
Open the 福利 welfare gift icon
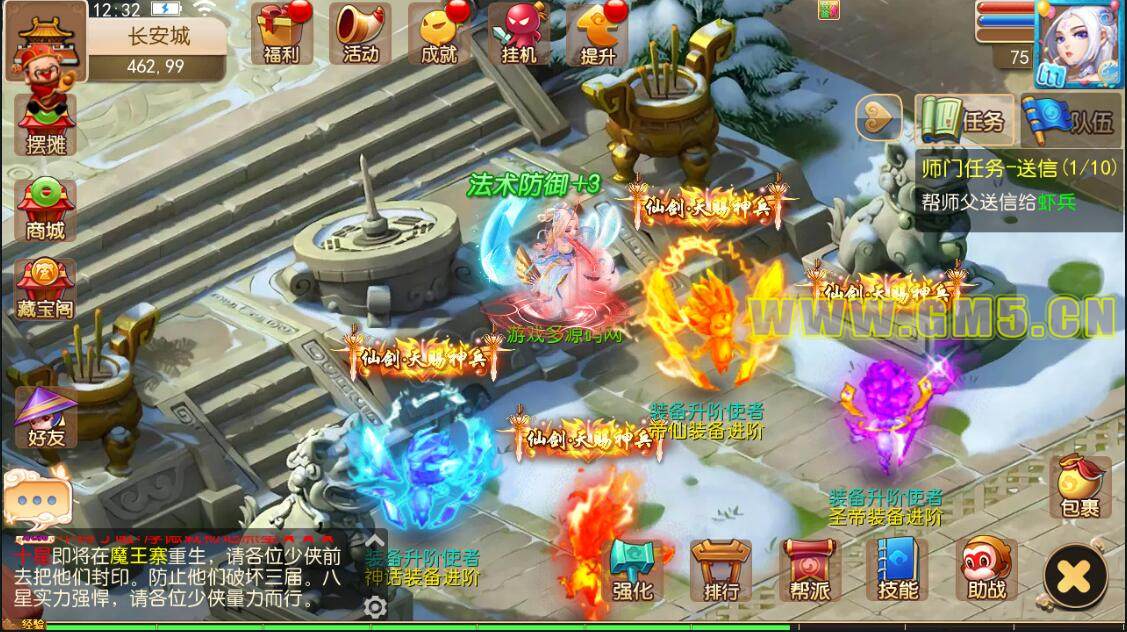pos(281,33)
